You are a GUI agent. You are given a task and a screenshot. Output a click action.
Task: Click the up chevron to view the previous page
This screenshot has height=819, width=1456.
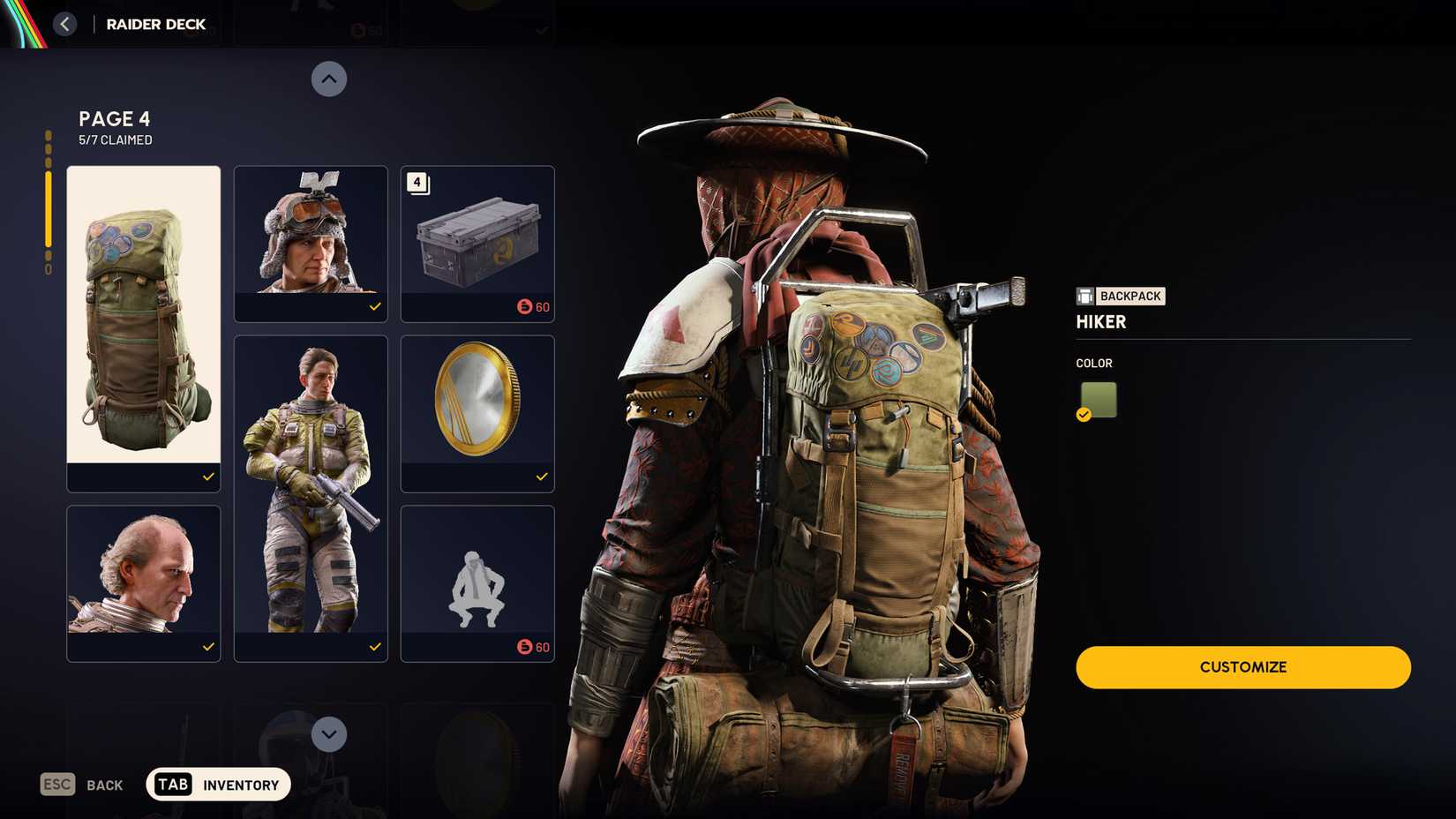[329, 79]
